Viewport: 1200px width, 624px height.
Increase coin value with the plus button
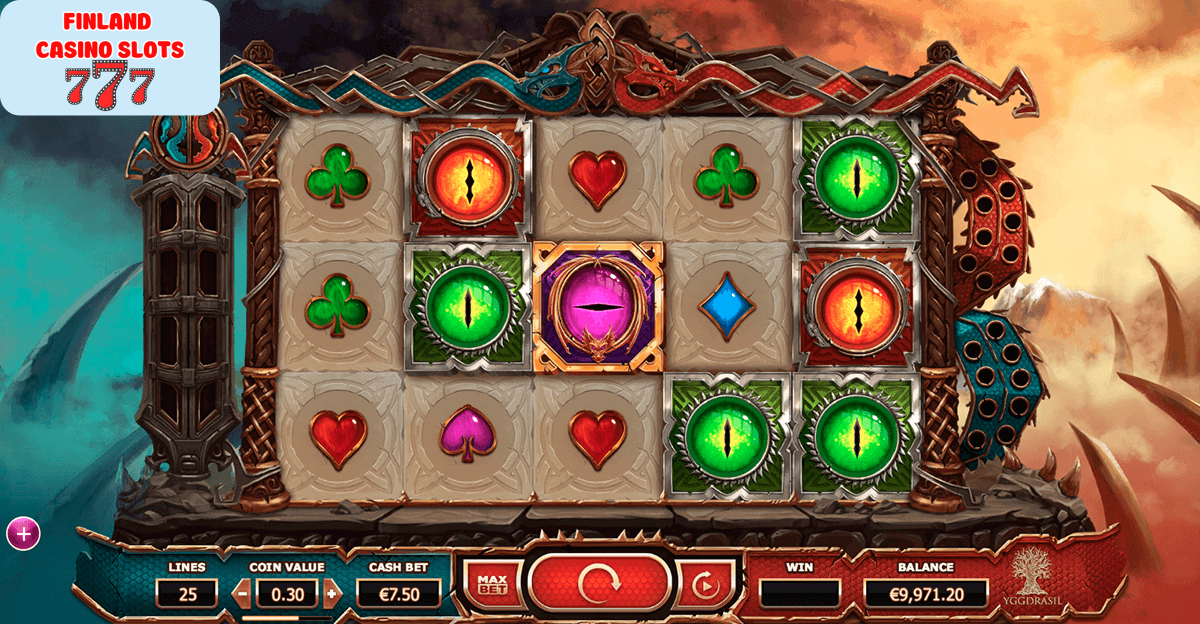click(332, 593)
